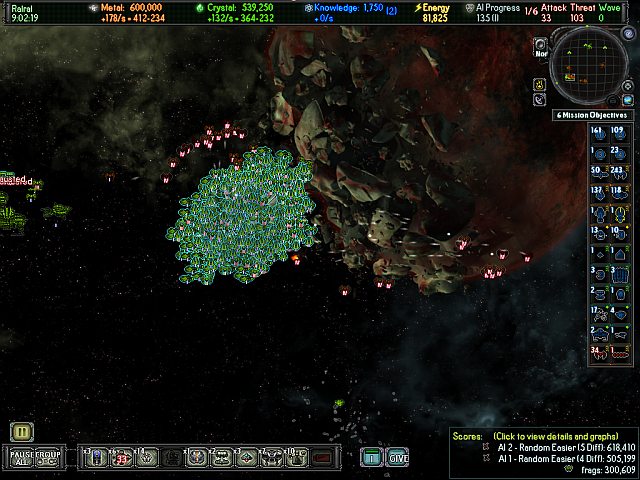
Task: Click the red rectangle slot in bottom bar
Action: 322,458
